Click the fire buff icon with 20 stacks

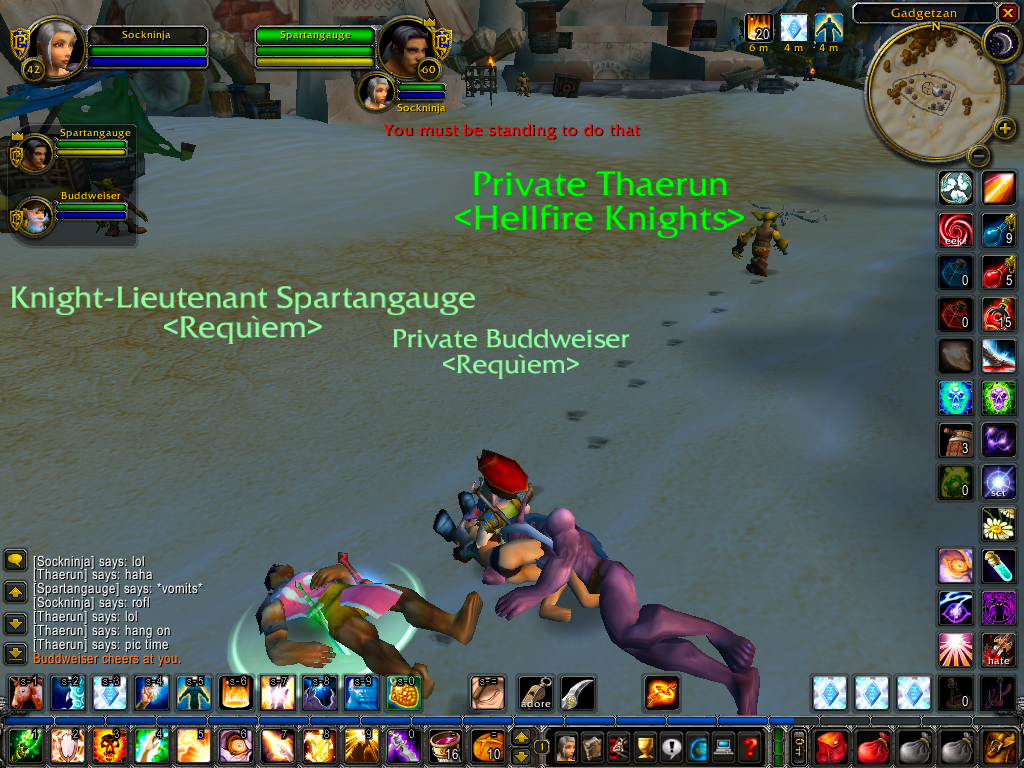pos(759,29)
